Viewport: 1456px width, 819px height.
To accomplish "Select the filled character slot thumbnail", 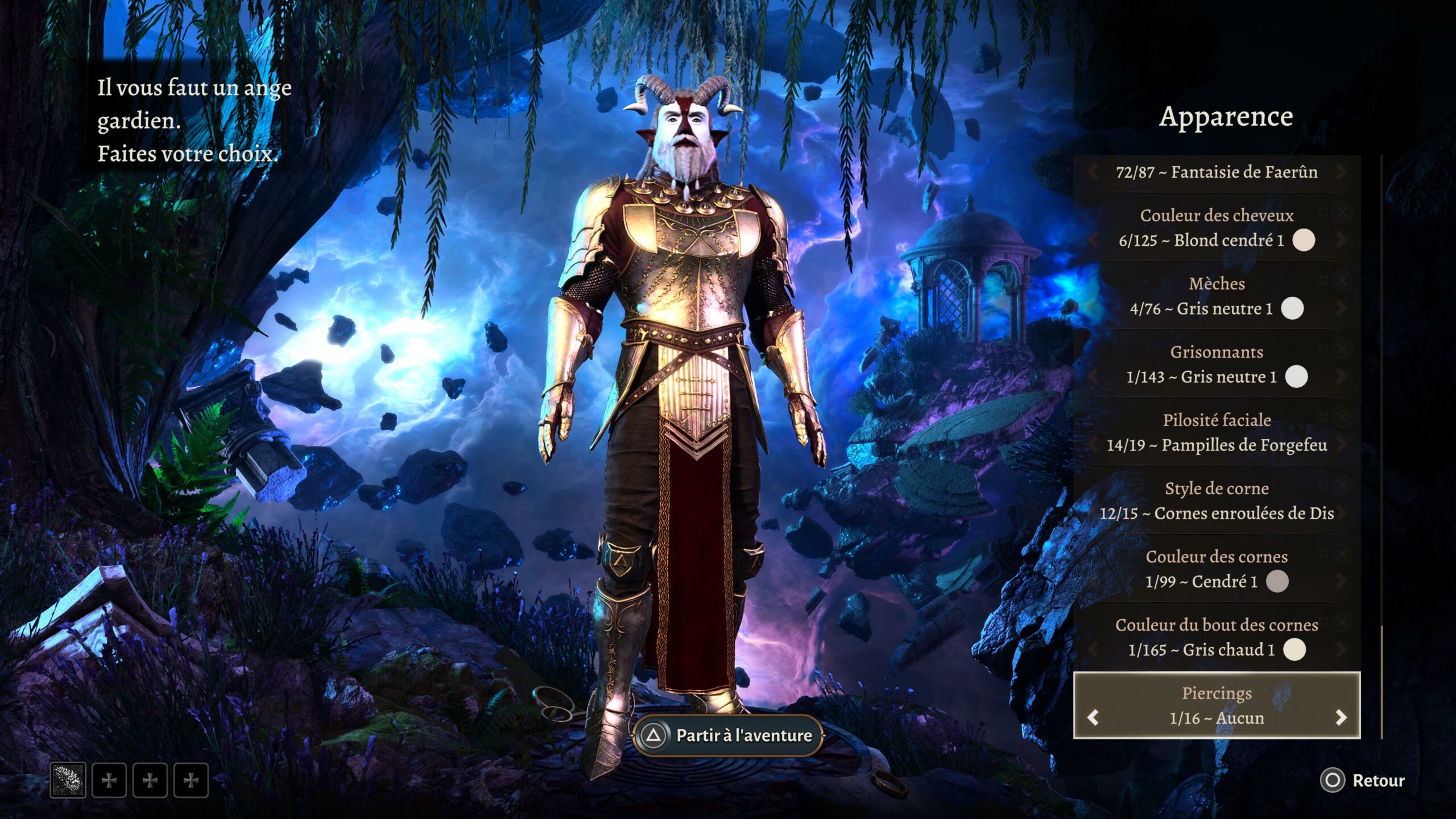I will pos(68,780).
